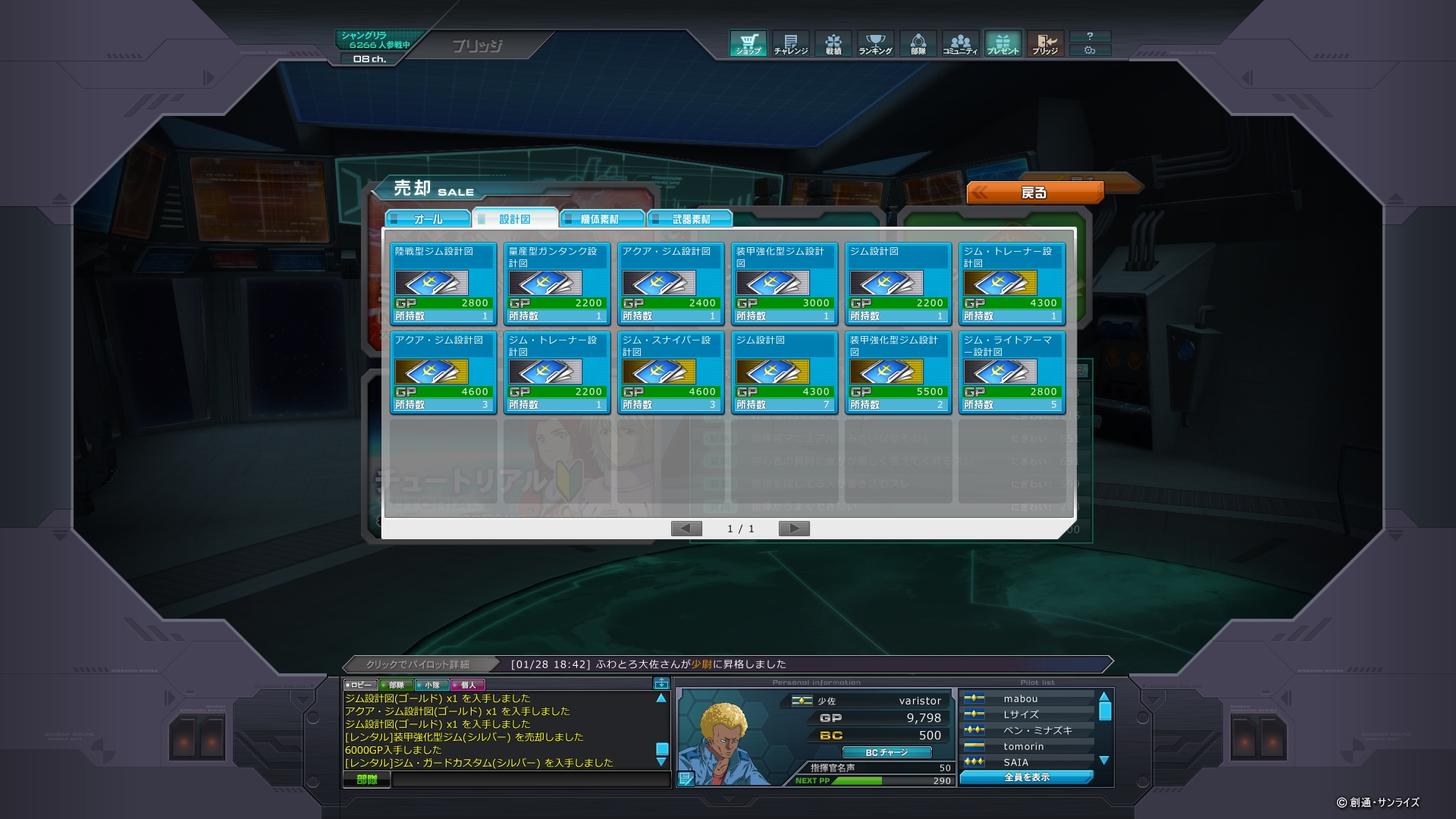This screenshot has width=1456, height=819.
Task: Select the 武器素材 tab
Action: click(690, 219)
